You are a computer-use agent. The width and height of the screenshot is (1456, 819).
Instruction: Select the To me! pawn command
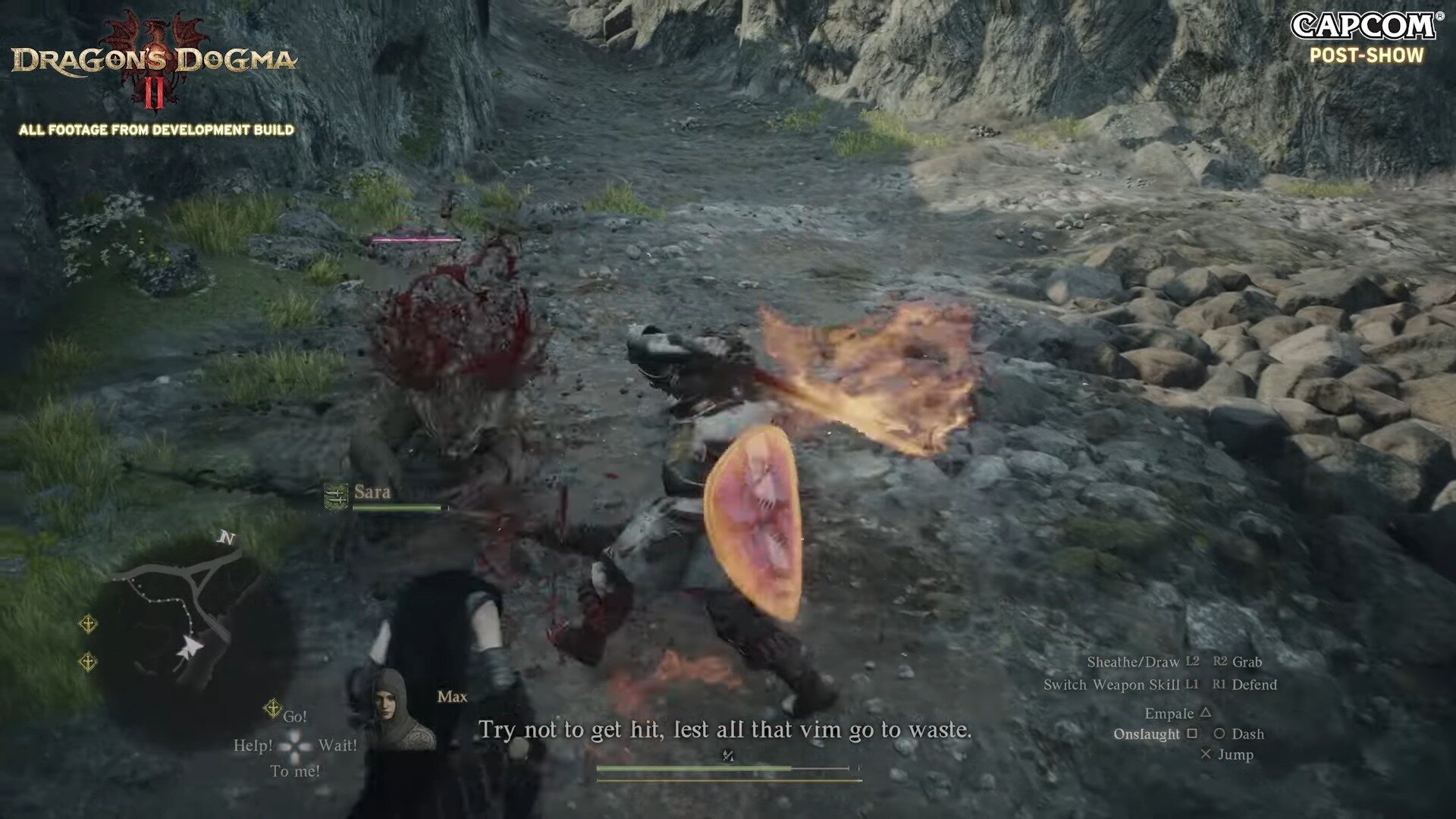tap(296, 771)
